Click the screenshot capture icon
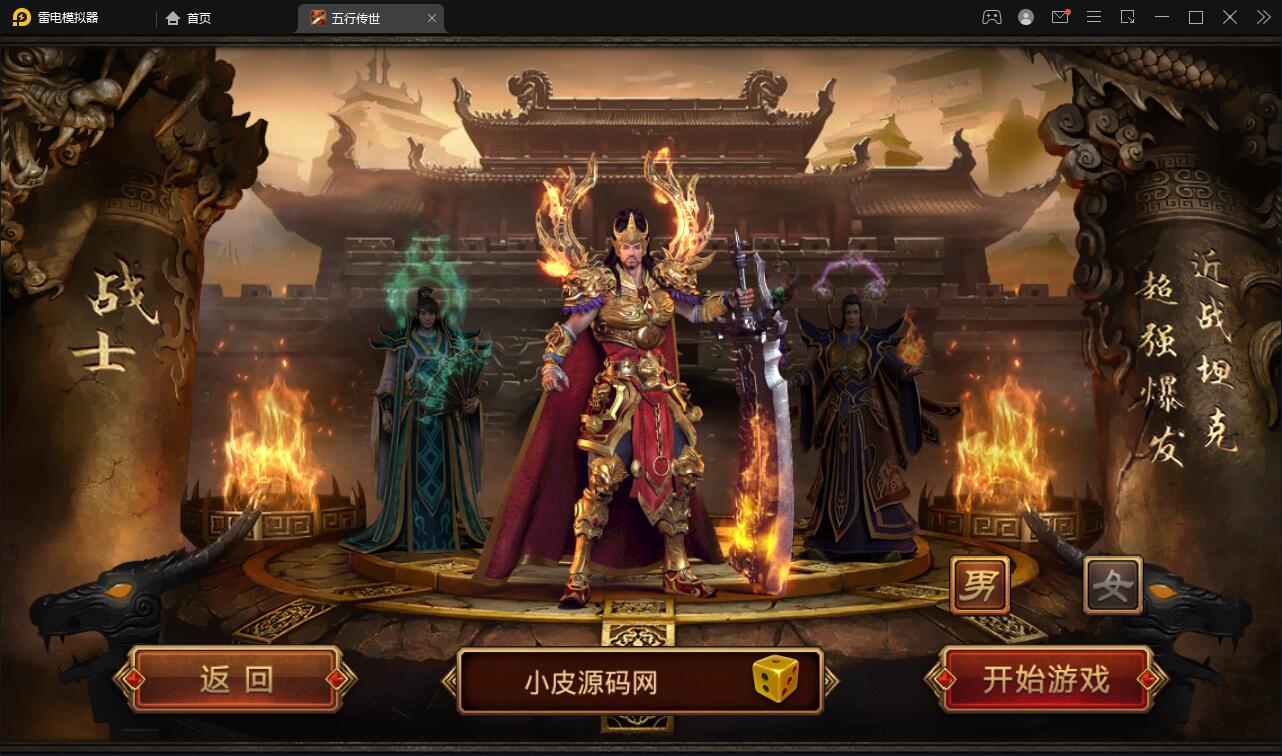 point(1128,17)
